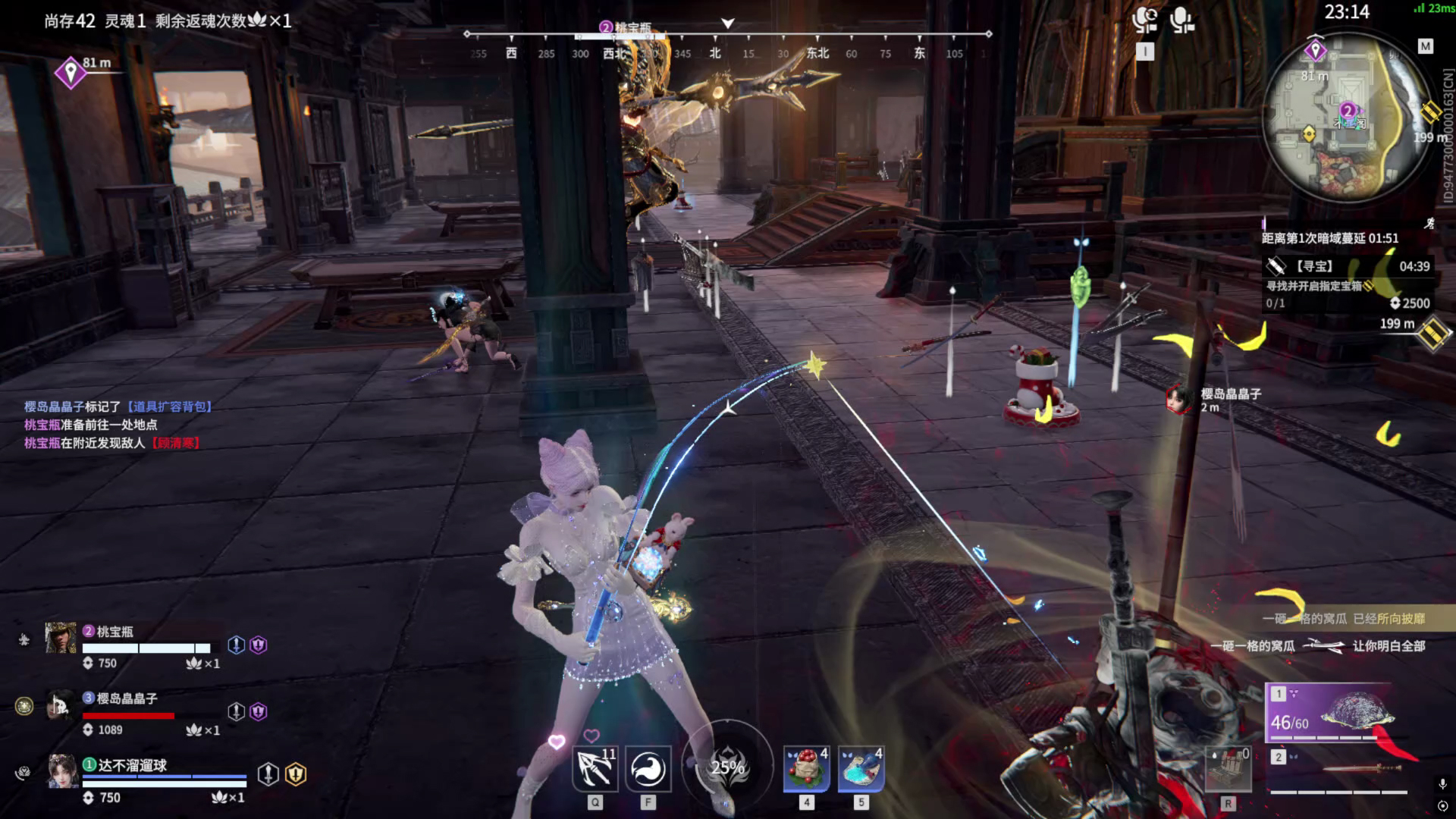
Task: Select the blue potion item slot
Action: (861, 769)
